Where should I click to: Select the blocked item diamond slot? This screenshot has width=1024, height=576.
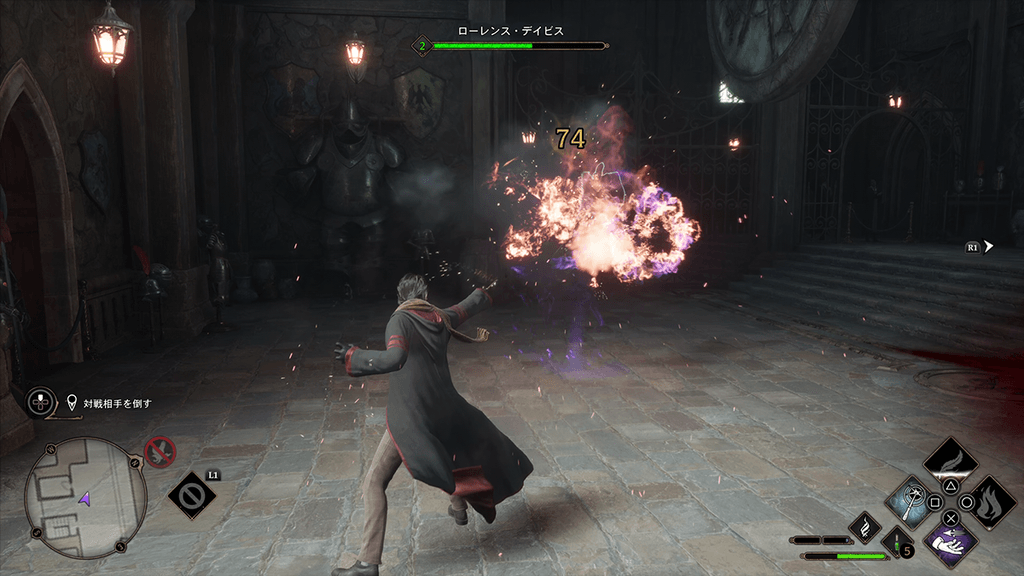click(x=192, y=495)
